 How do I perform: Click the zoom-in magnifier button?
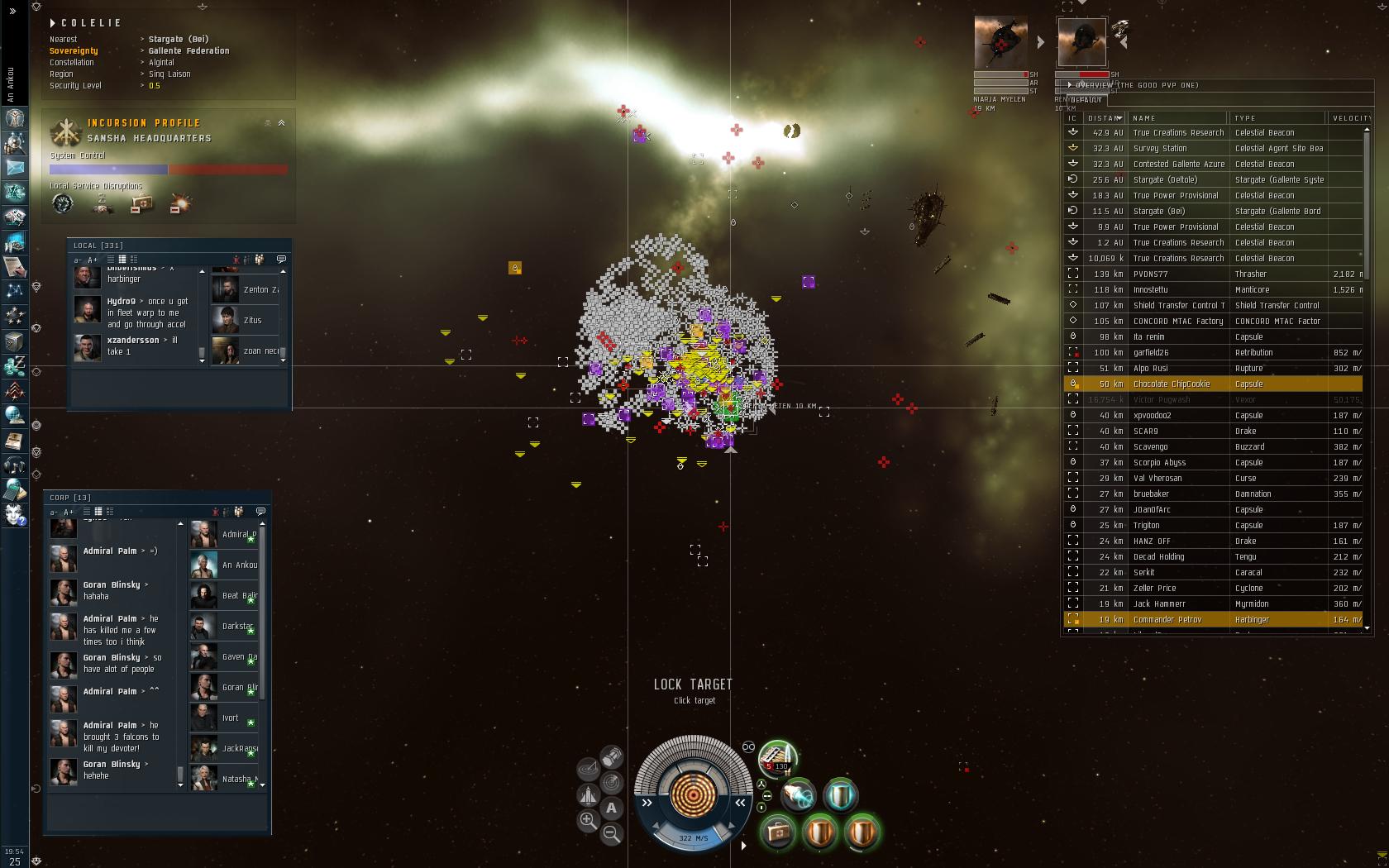588,820
